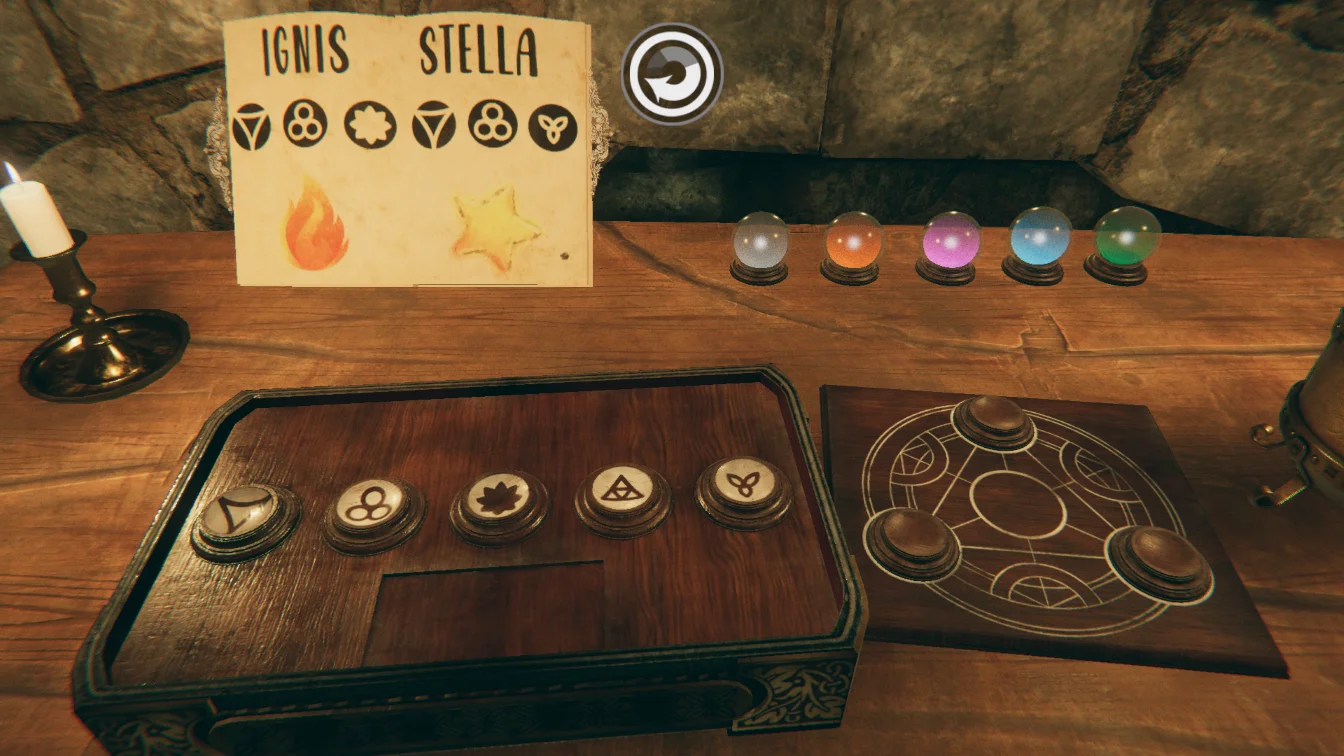Pick the white crystal orb

(760, 241)
